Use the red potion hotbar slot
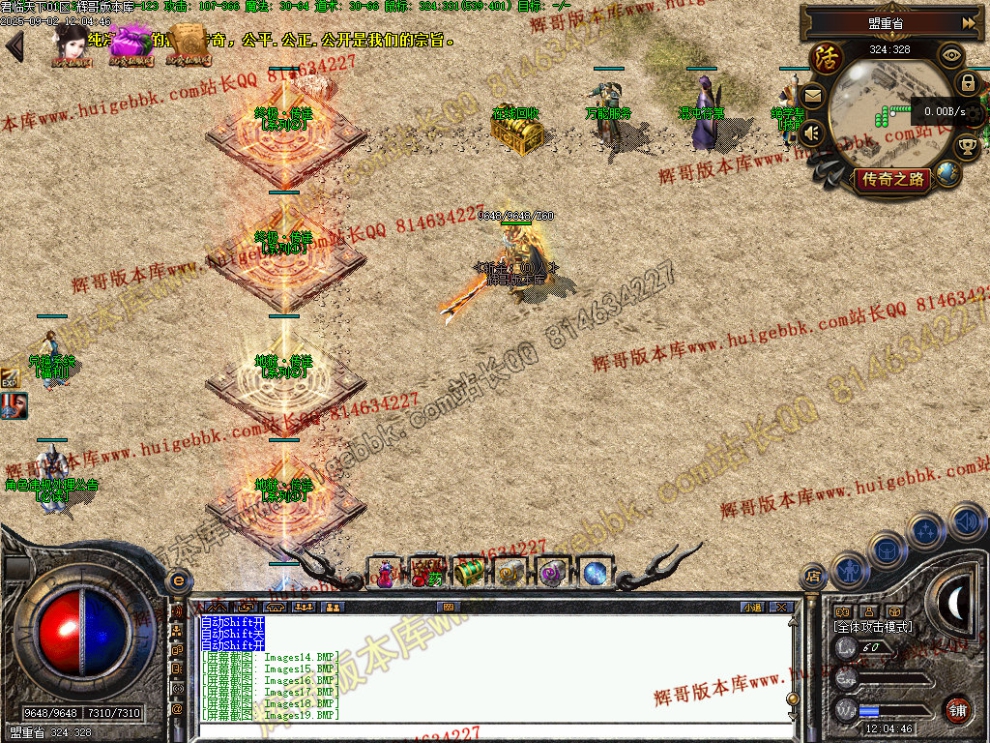The width and height of the screenshot is (990, 743). (385, 573)
